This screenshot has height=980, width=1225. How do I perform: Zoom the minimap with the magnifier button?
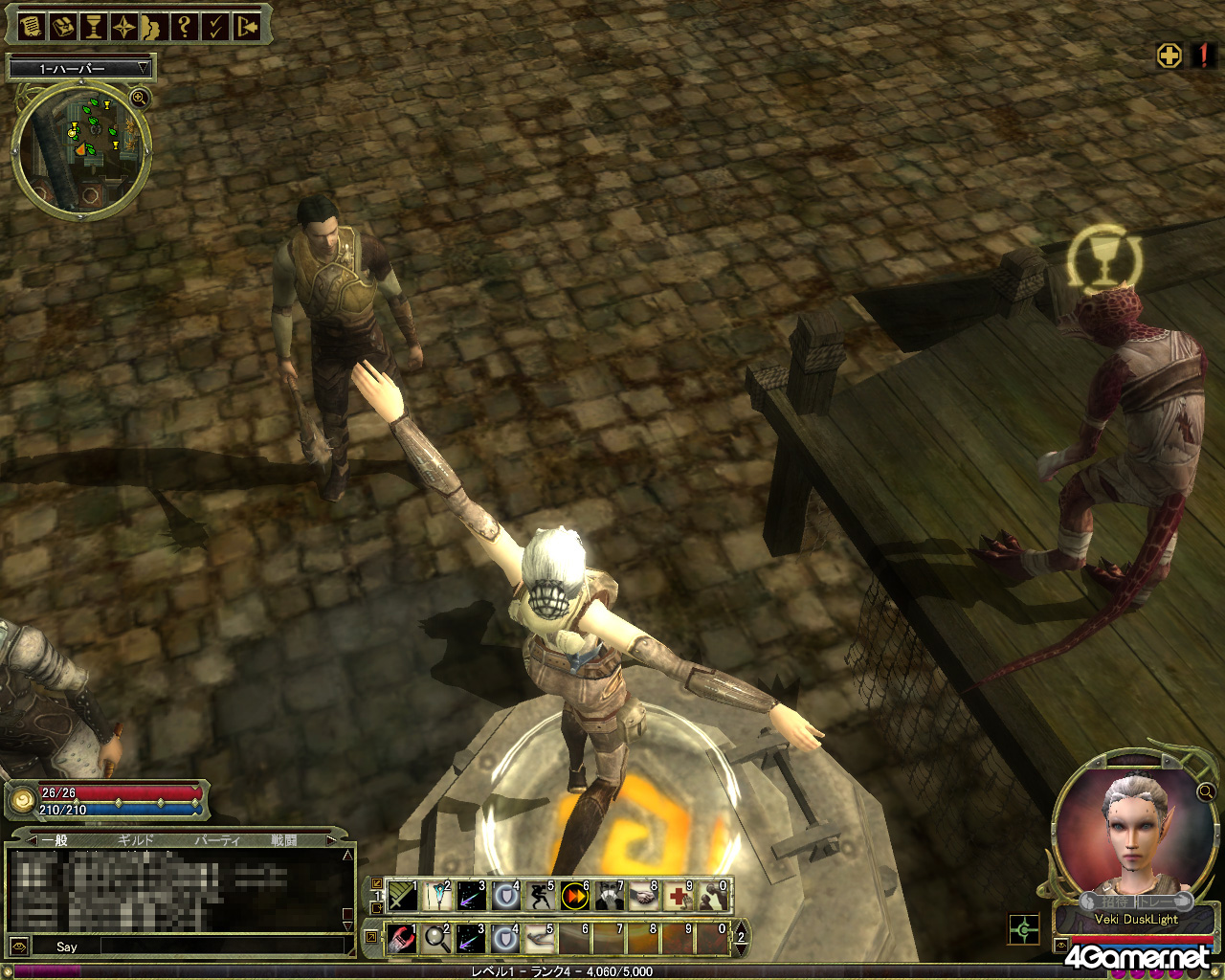point(140,98)
